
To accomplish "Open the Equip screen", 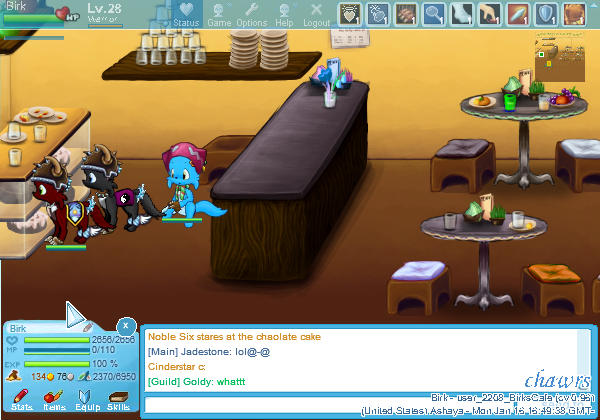I will (x=86, y=400).
